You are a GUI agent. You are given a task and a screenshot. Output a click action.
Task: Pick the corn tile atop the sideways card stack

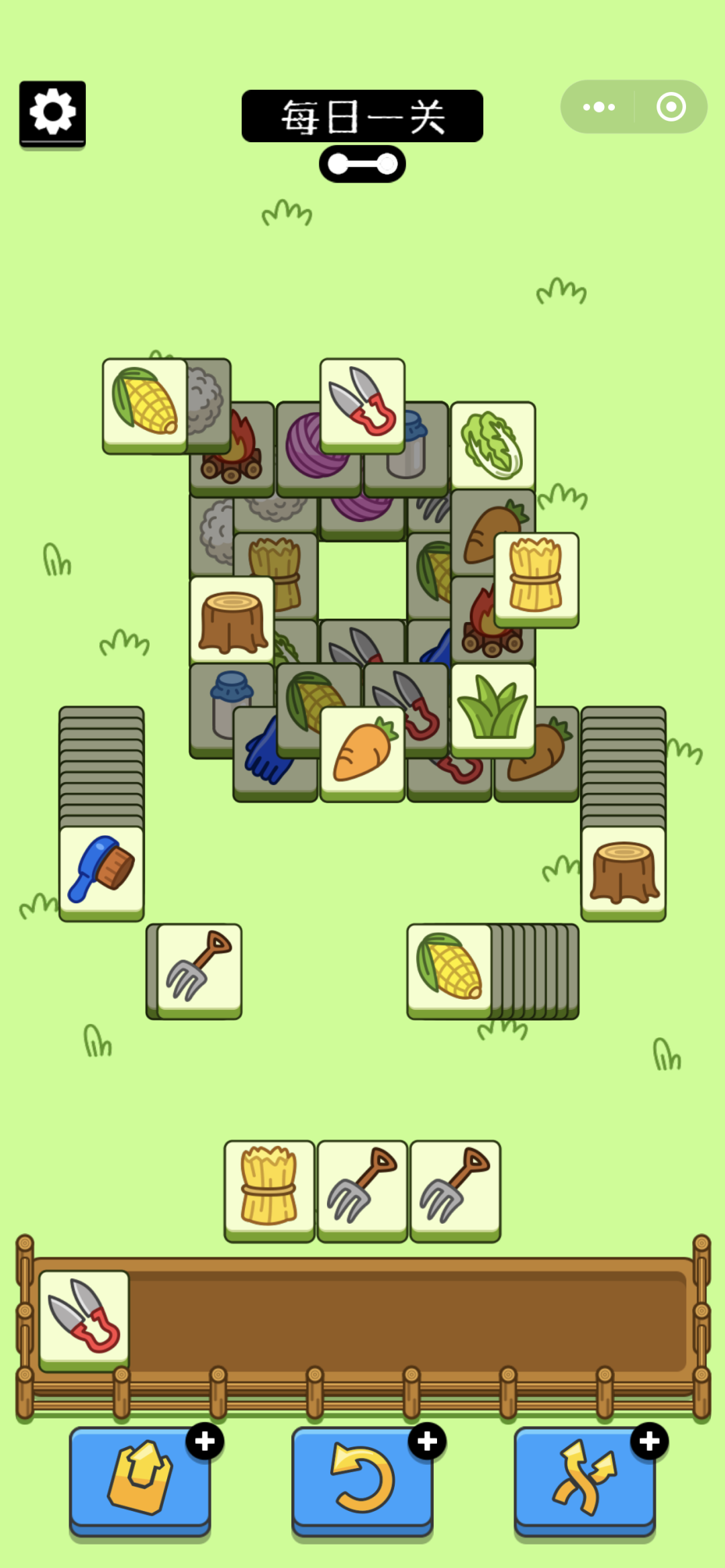[x=449, y=969]
